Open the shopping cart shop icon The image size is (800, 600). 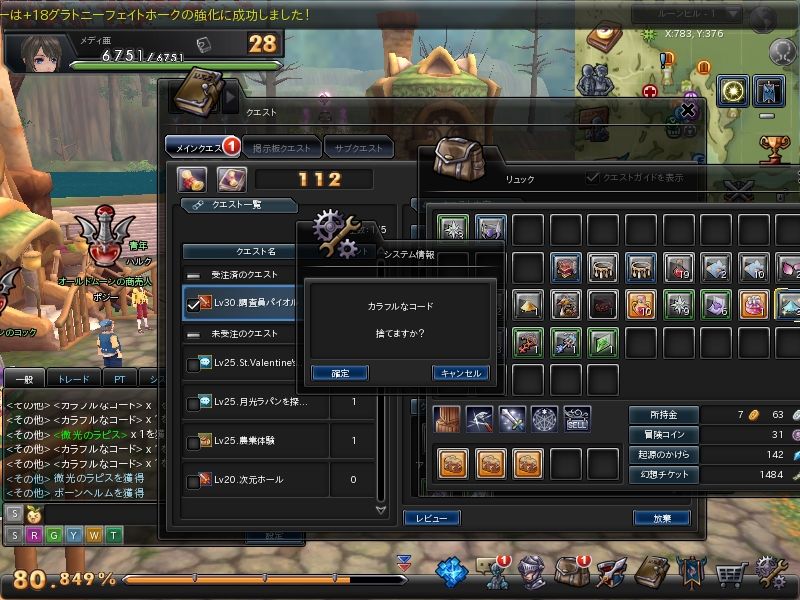point(732,572)
